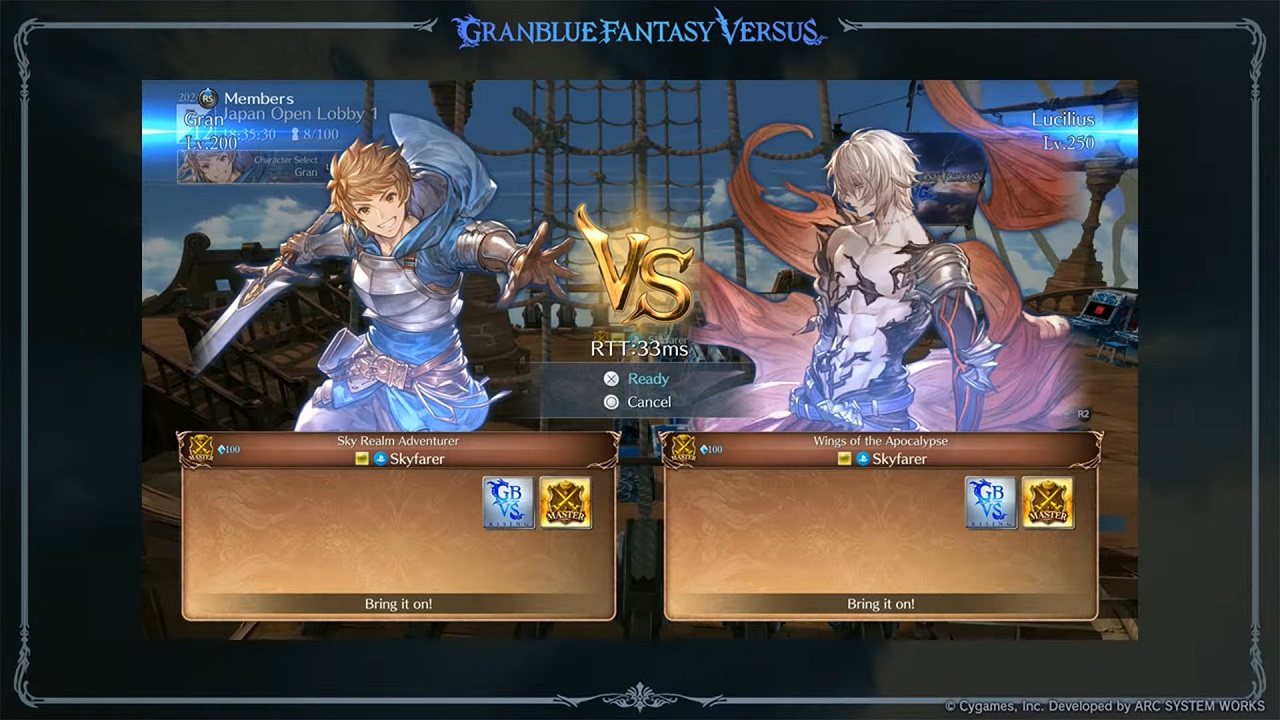
Task: Open the Members list header
Action: 257,98
